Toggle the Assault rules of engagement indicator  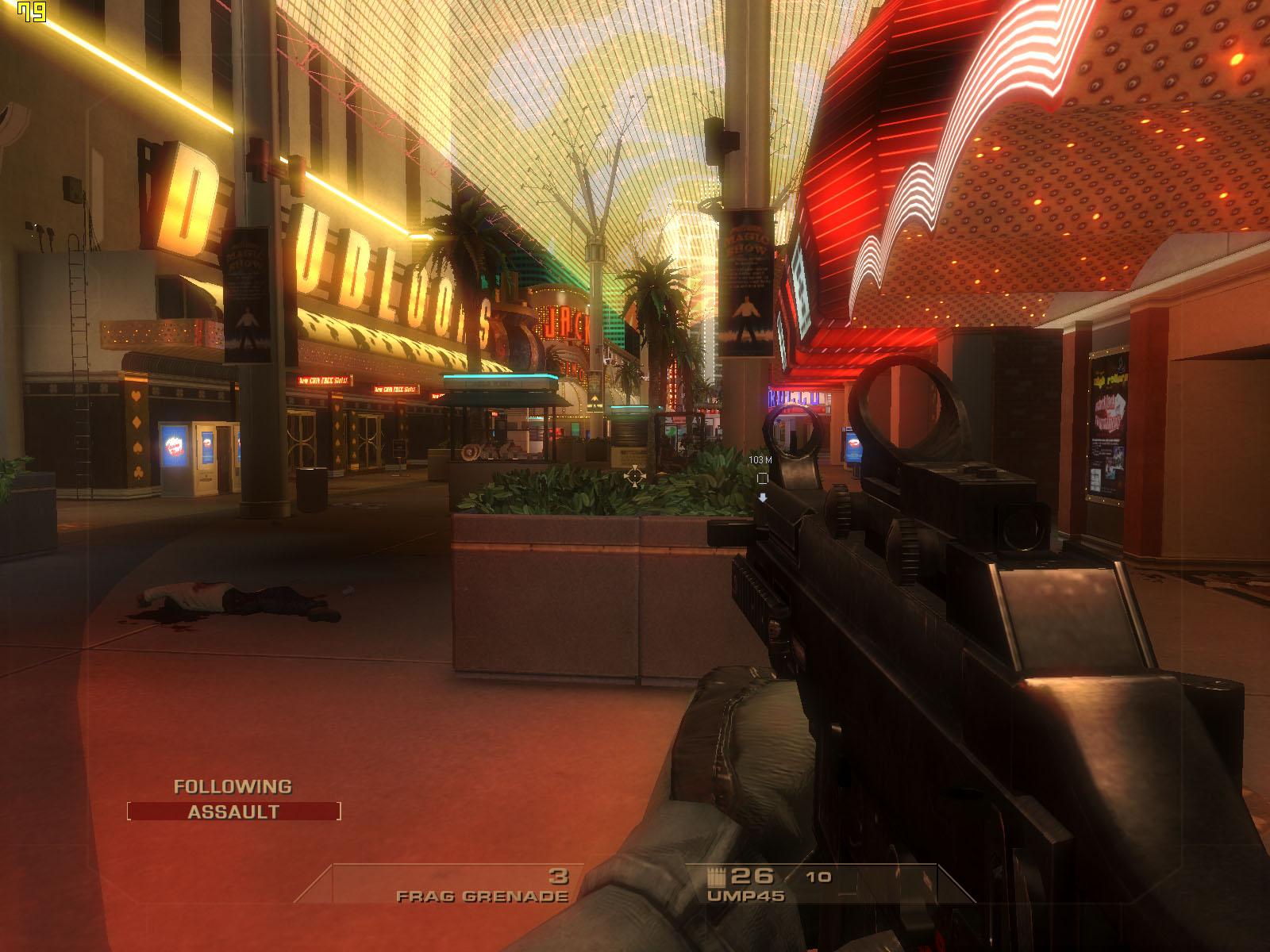[x=233, y=812]
